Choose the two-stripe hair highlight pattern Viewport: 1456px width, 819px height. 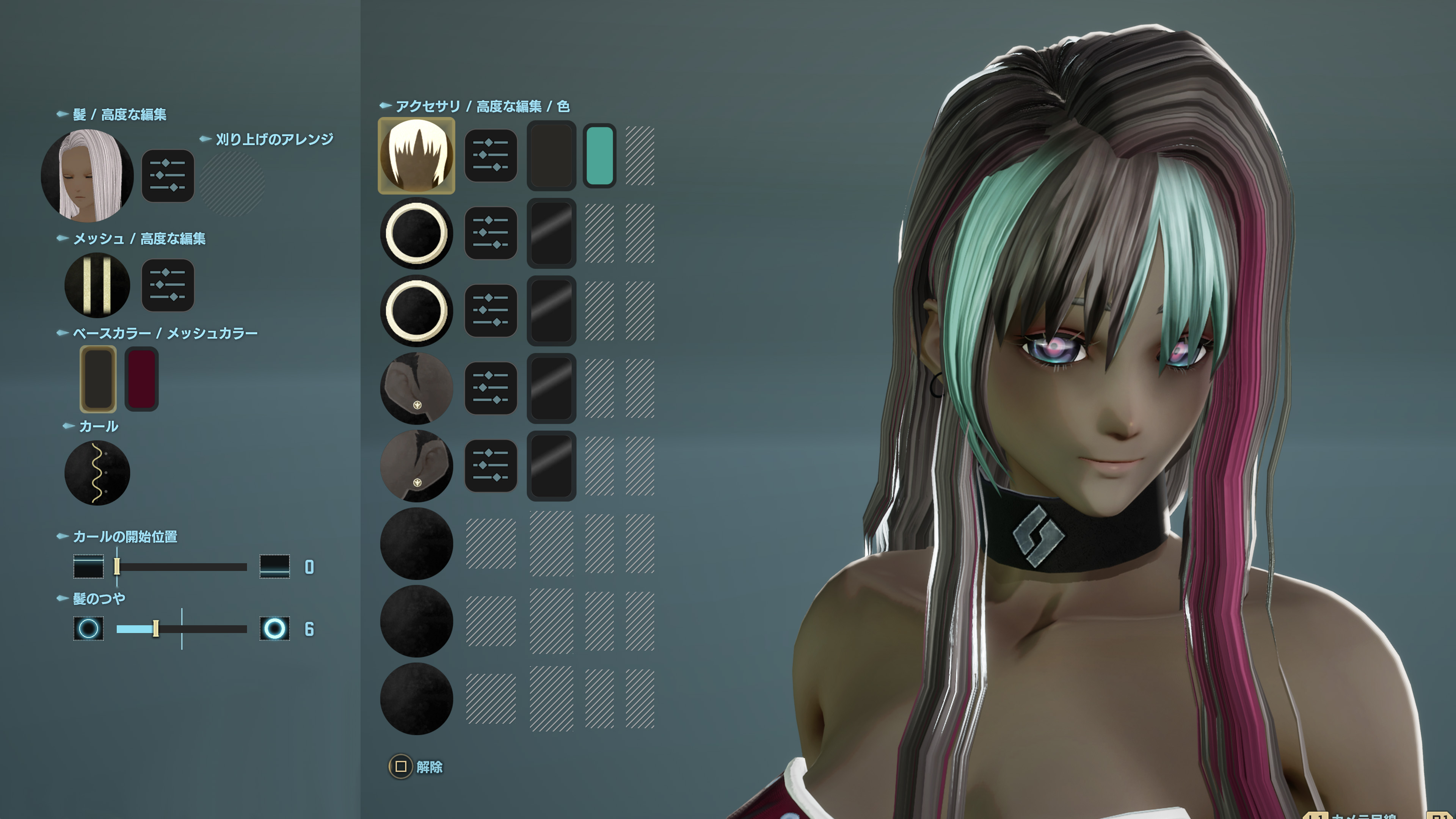(97, 285)
